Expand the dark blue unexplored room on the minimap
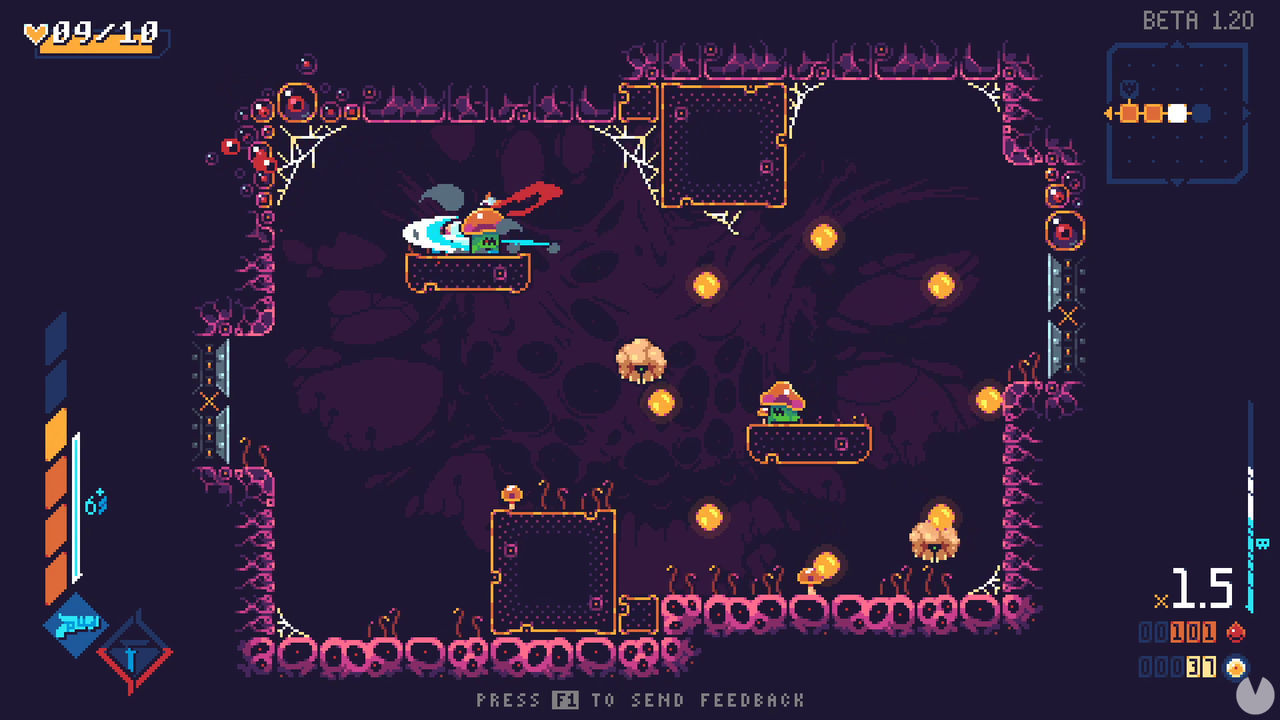 (1201, 113)
